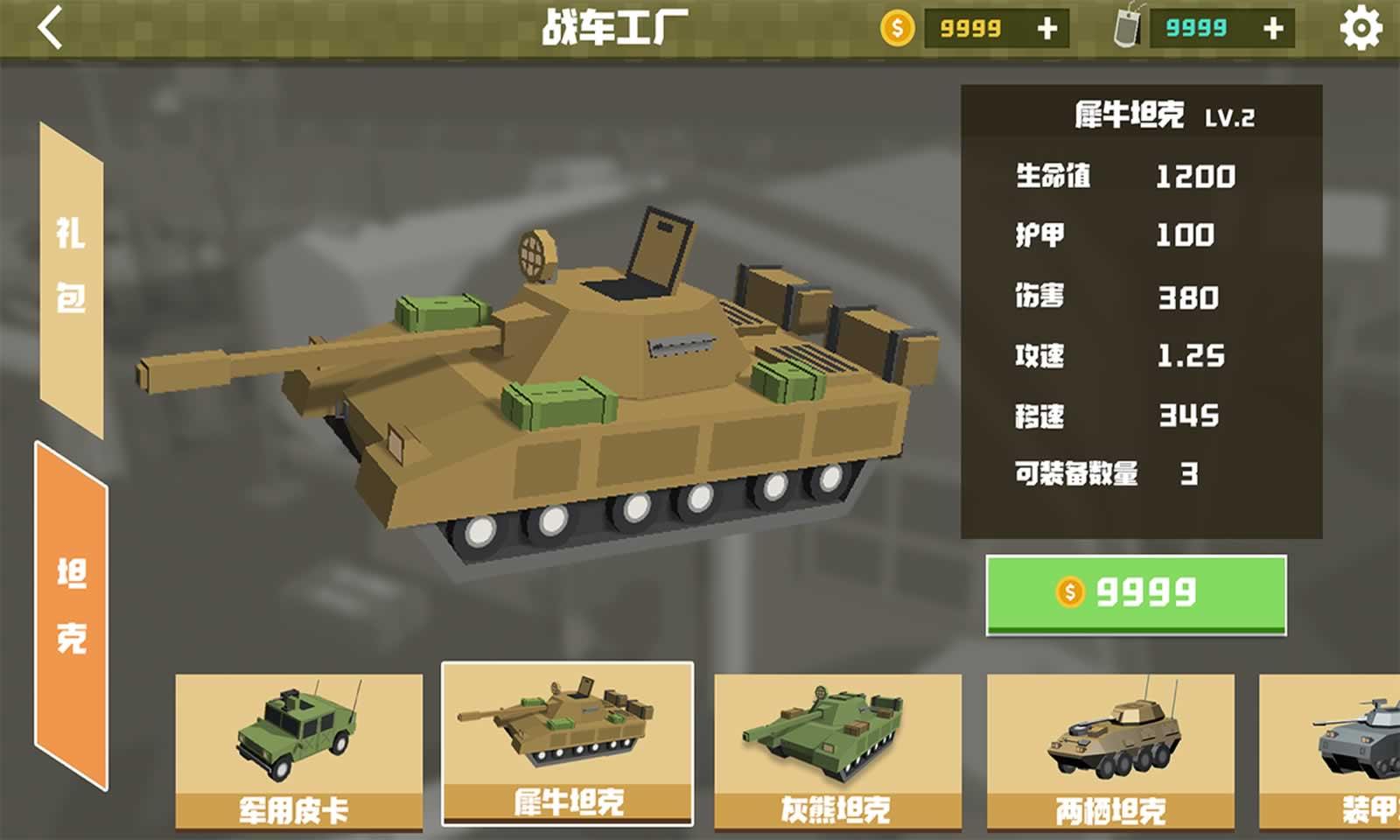Open the settings gear icon
Image resolution: width=1400 pixels, height=840 pixels.
1360,28
